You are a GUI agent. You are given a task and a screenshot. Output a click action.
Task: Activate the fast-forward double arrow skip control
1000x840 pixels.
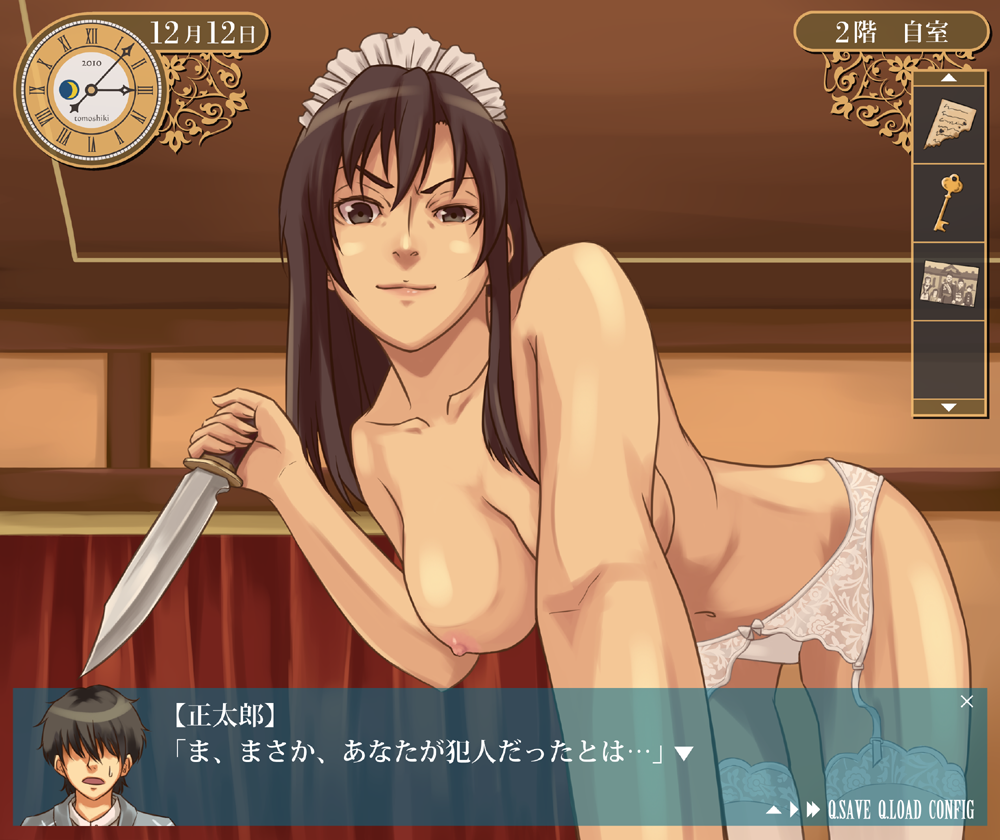click(x=812, y=809)
